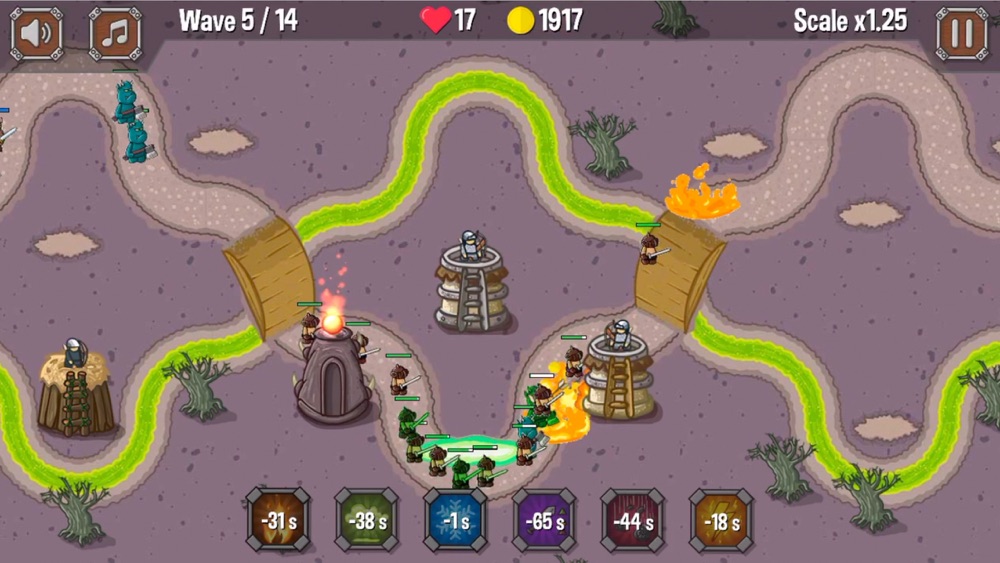This screenshot has height=563, width=1000.
Task: Activate the yellow lightning bolt ability
Action: click(x=721, y=520)
